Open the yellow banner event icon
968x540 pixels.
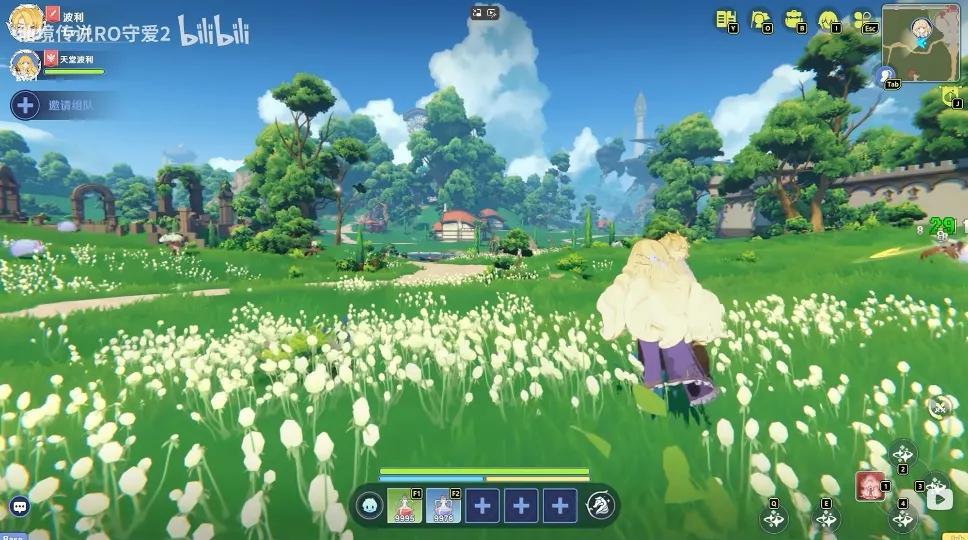pos(950,96)
